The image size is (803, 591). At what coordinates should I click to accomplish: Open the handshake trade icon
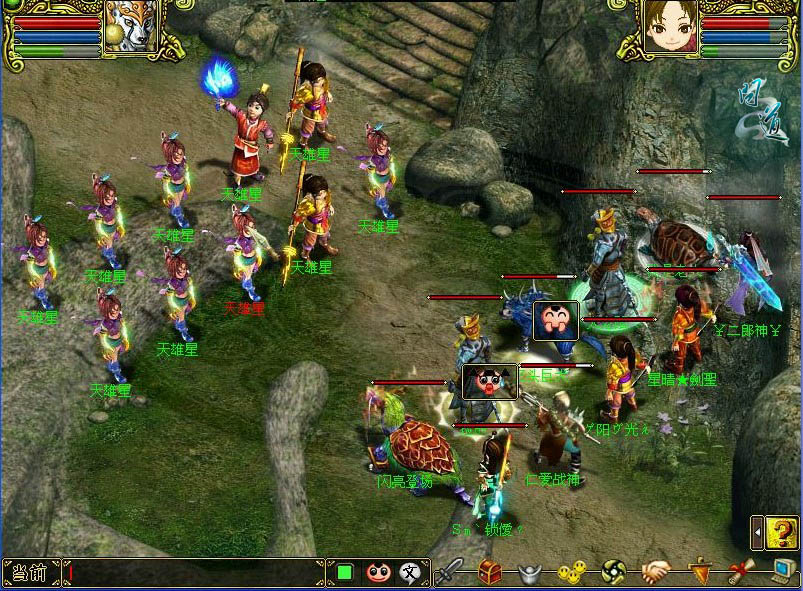coord(656,572)
